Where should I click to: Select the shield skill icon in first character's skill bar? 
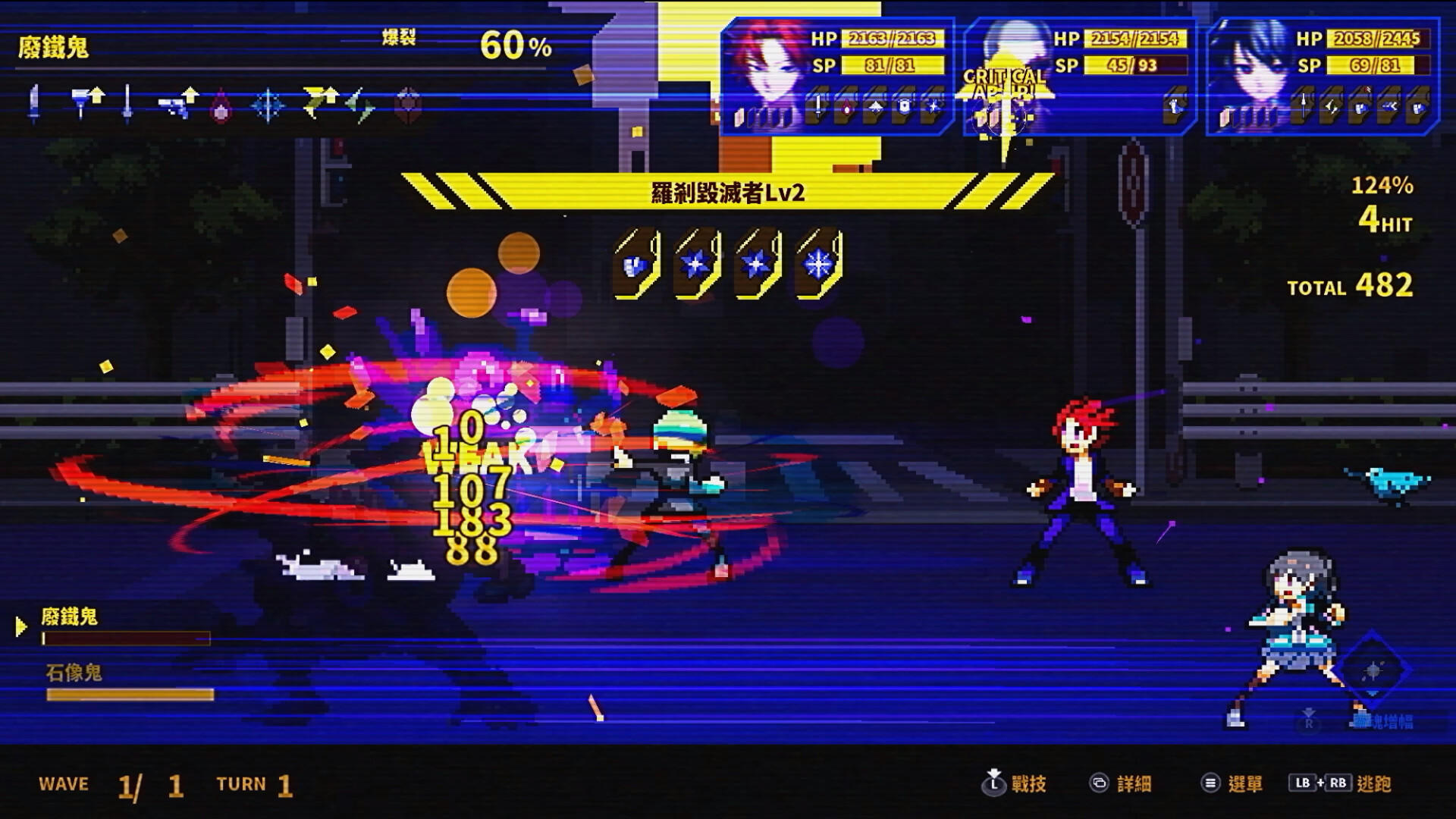pos(904,108)
